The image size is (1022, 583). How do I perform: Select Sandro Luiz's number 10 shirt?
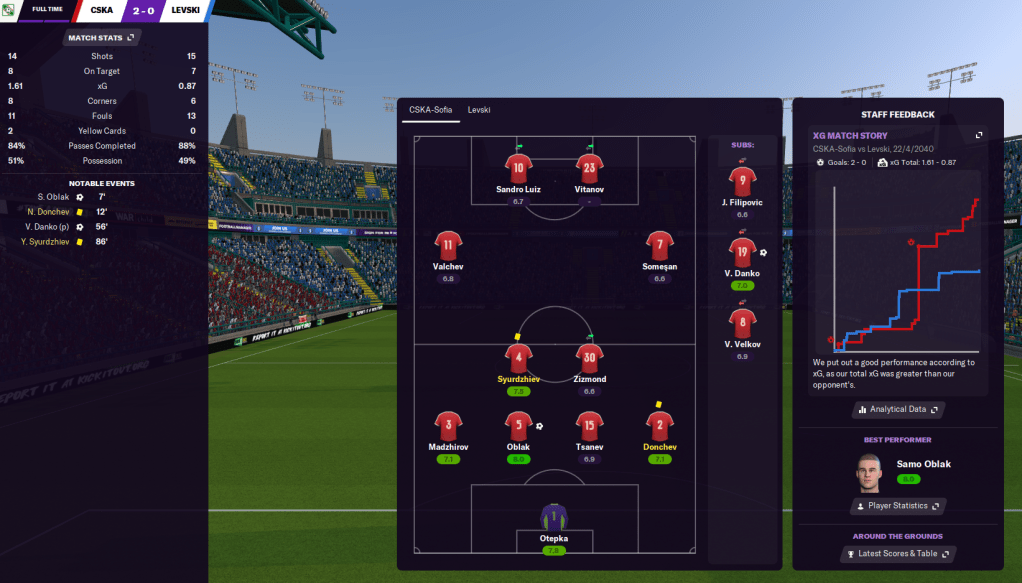(518, 166)
